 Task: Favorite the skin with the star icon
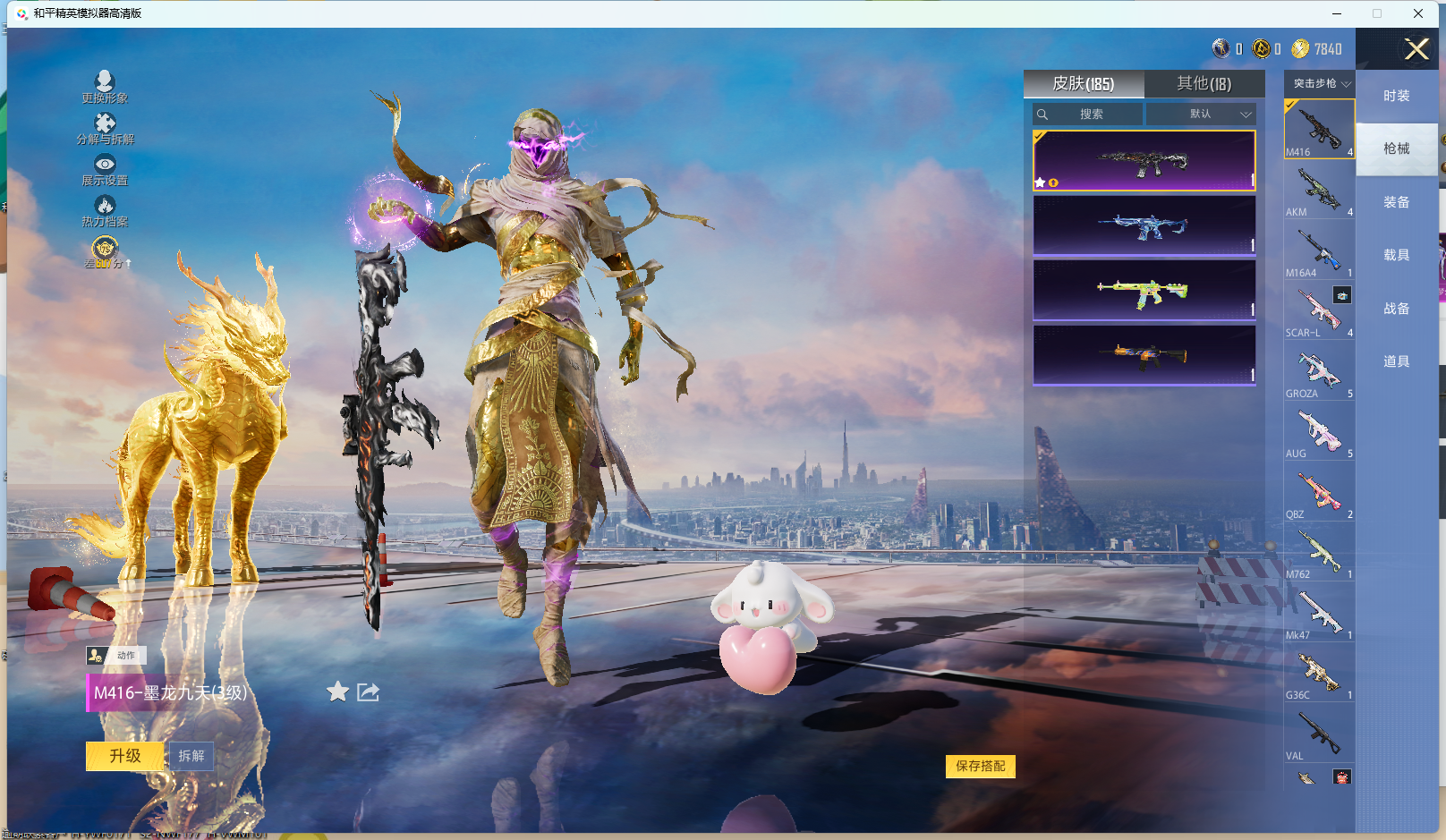tap(337, 692)
